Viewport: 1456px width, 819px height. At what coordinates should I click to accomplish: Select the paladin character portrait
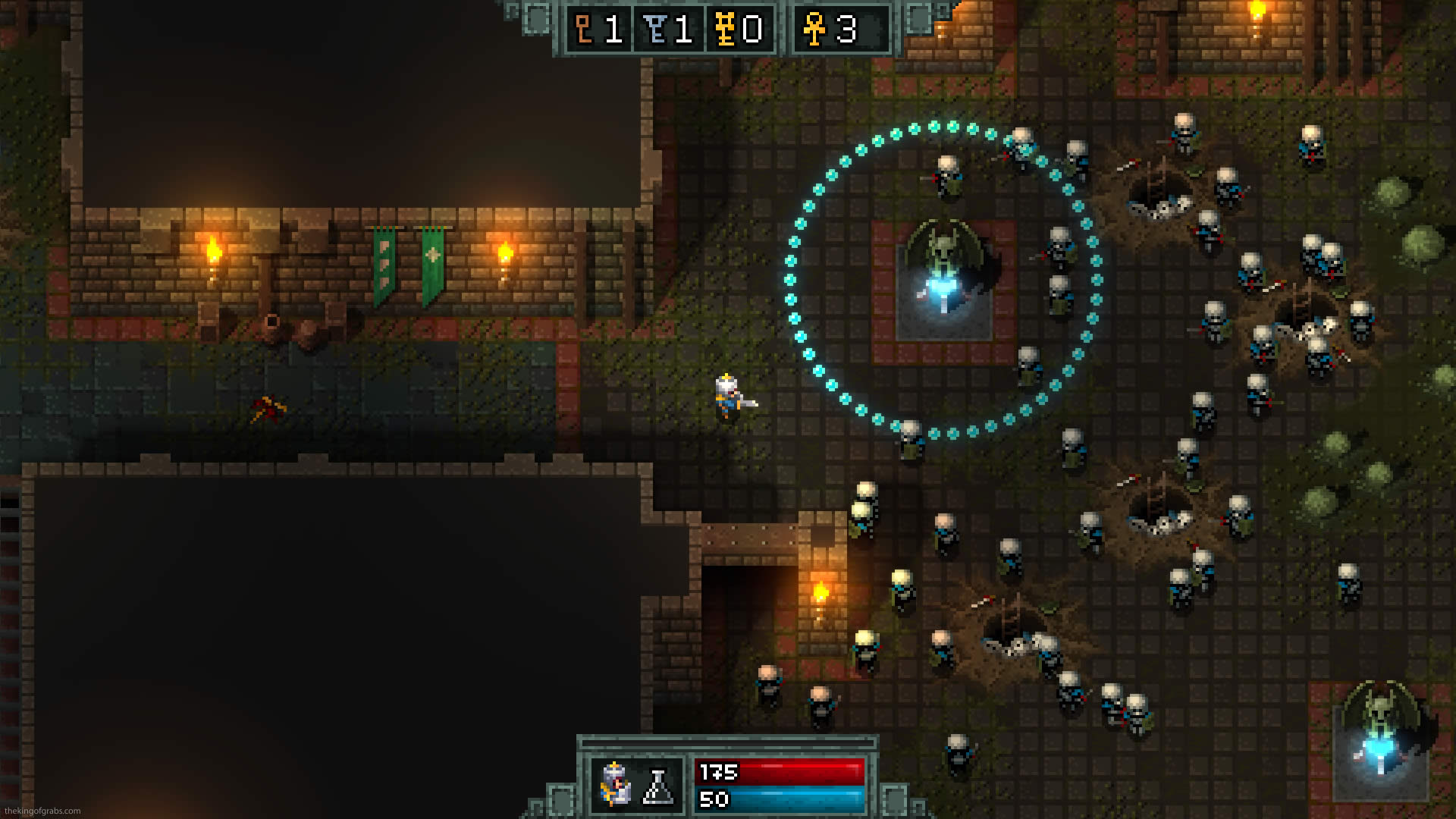click(x=615, y=783)
